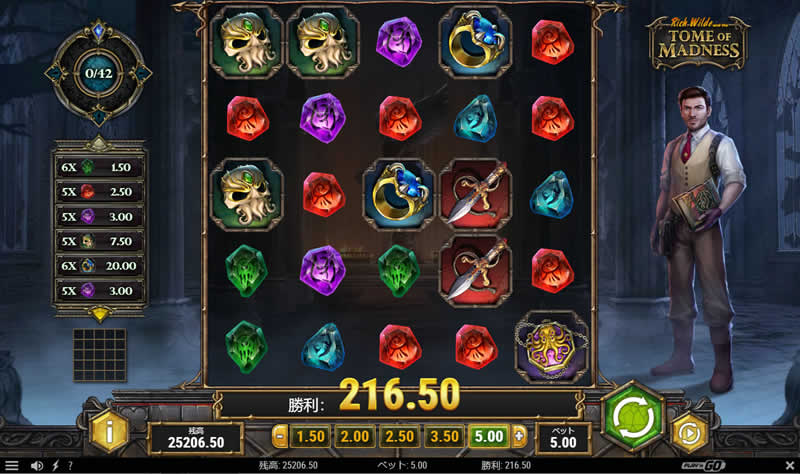Set the bet to 1.50
This screenshot has height=474, width=800.
pos(312,436)
